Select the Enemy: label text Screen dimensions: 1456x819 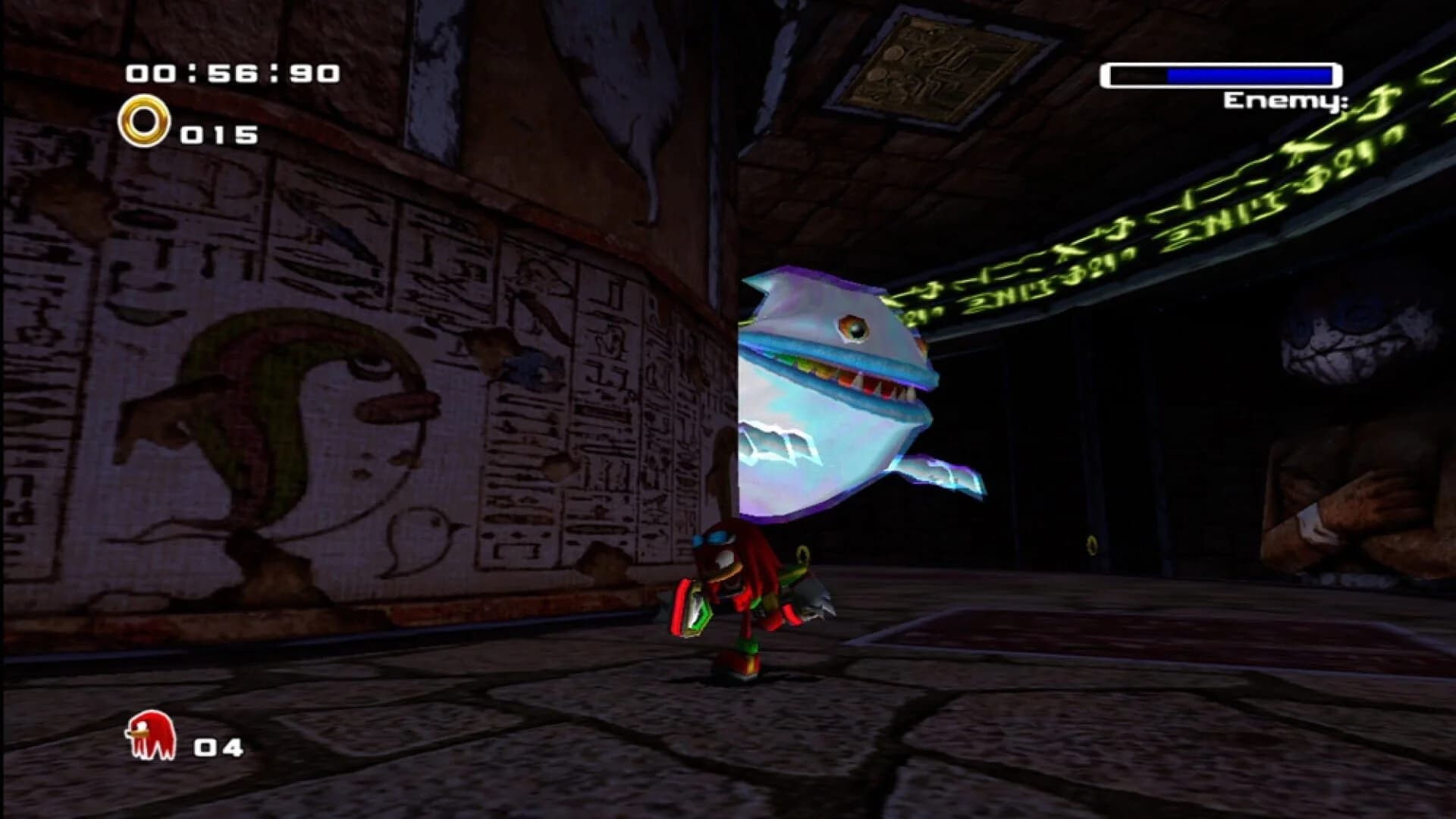[1285, 102]
